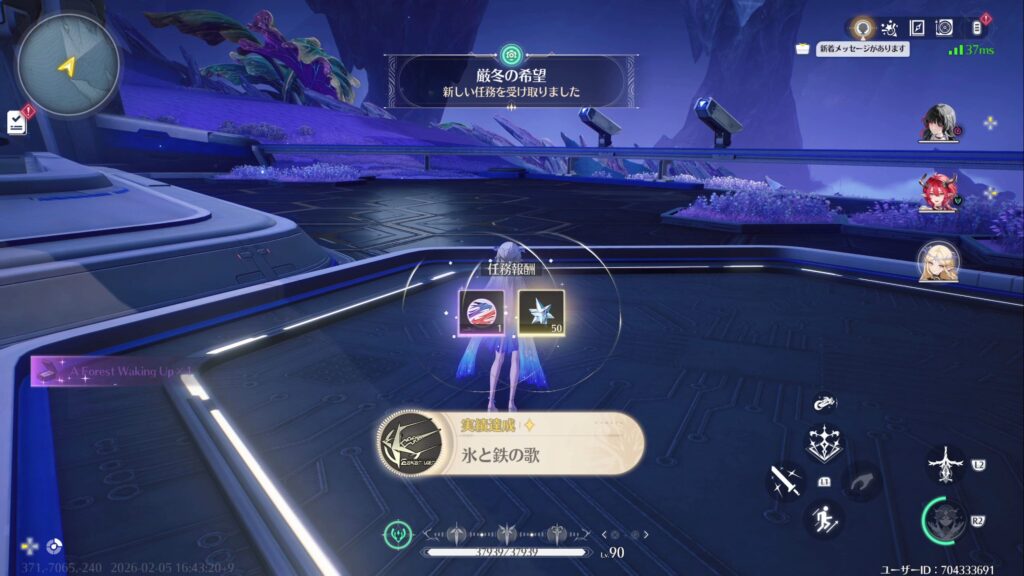
Task: Switch to the blonde party member
Action: tap(939, 261)
